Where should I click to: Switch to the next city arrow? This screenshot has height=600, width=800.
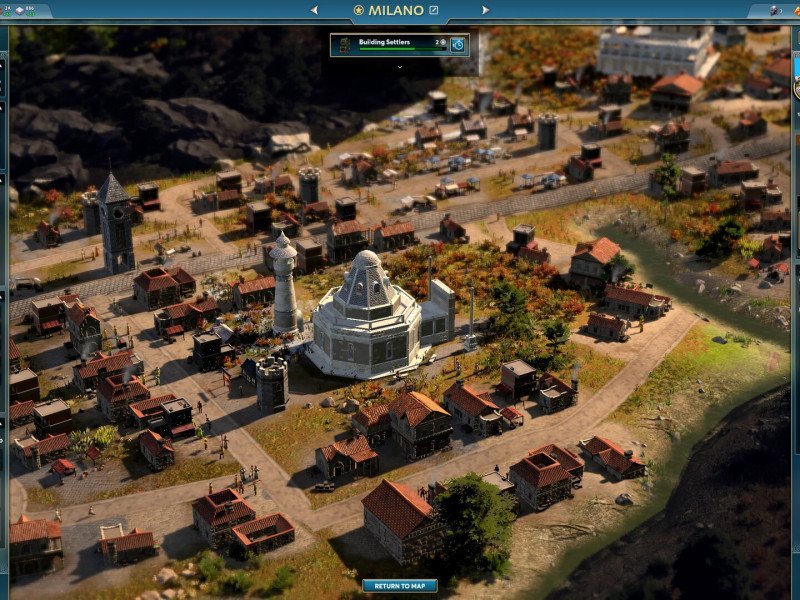[486, 10]
